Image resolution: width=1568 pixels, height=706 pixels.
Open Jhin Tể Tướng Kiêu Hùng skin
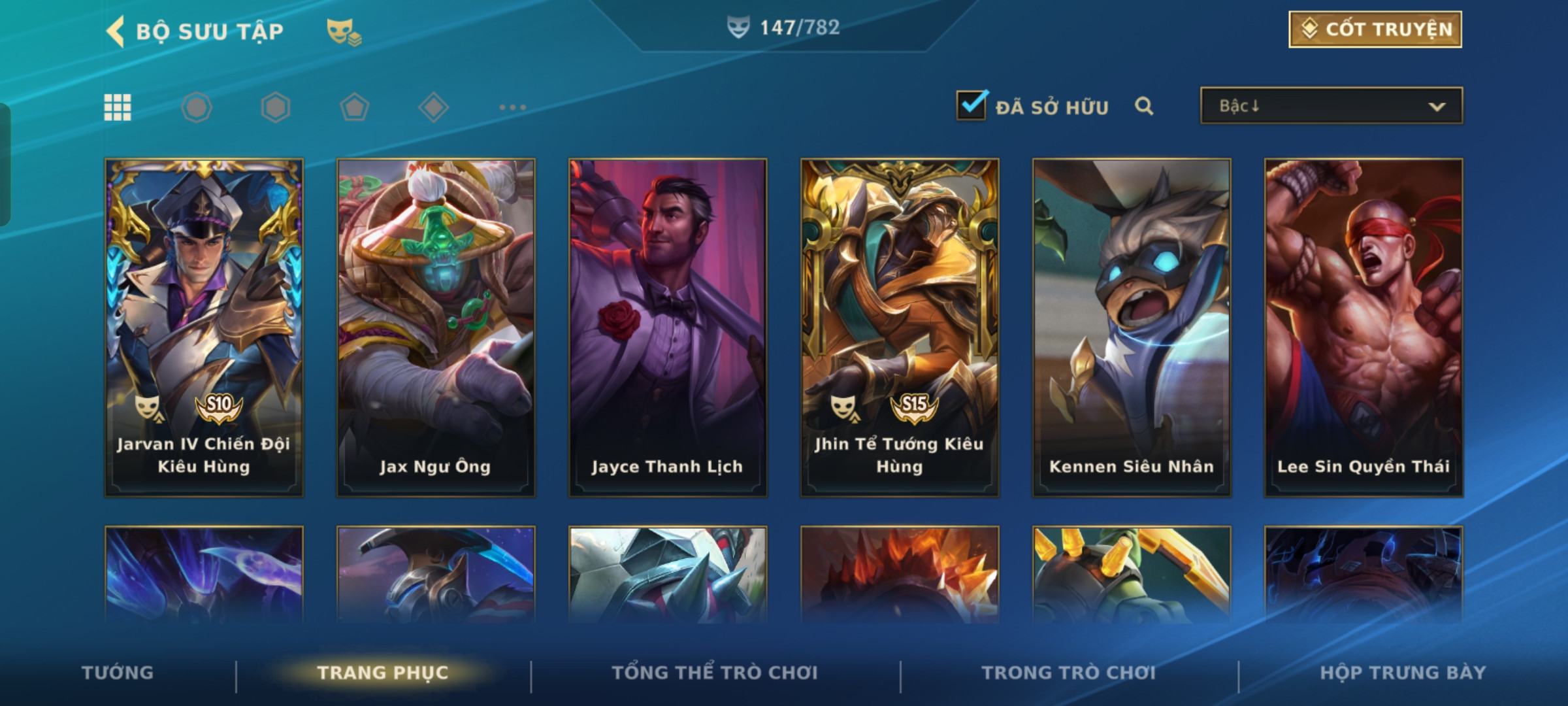pos(900,327)
